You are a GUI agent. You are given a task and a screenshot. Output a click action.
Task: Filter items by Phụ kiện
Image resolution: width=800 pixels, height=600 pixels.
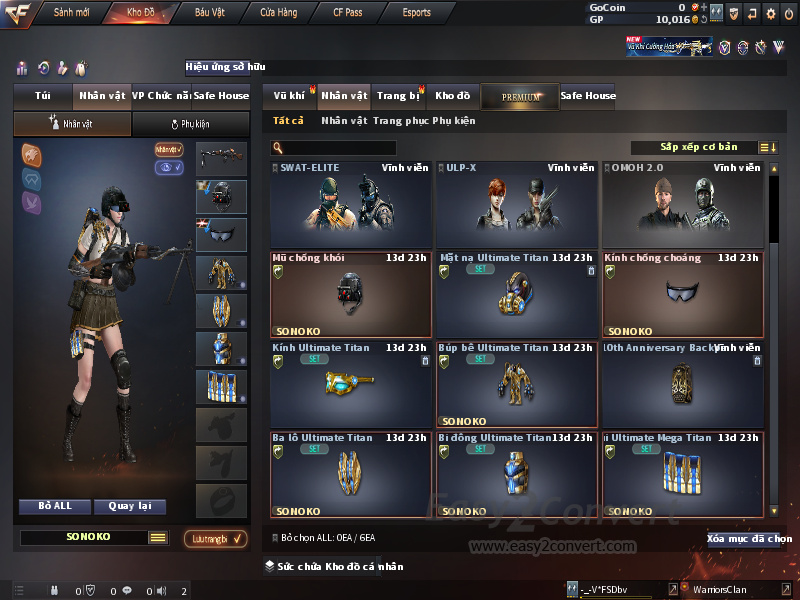[453, 121]
